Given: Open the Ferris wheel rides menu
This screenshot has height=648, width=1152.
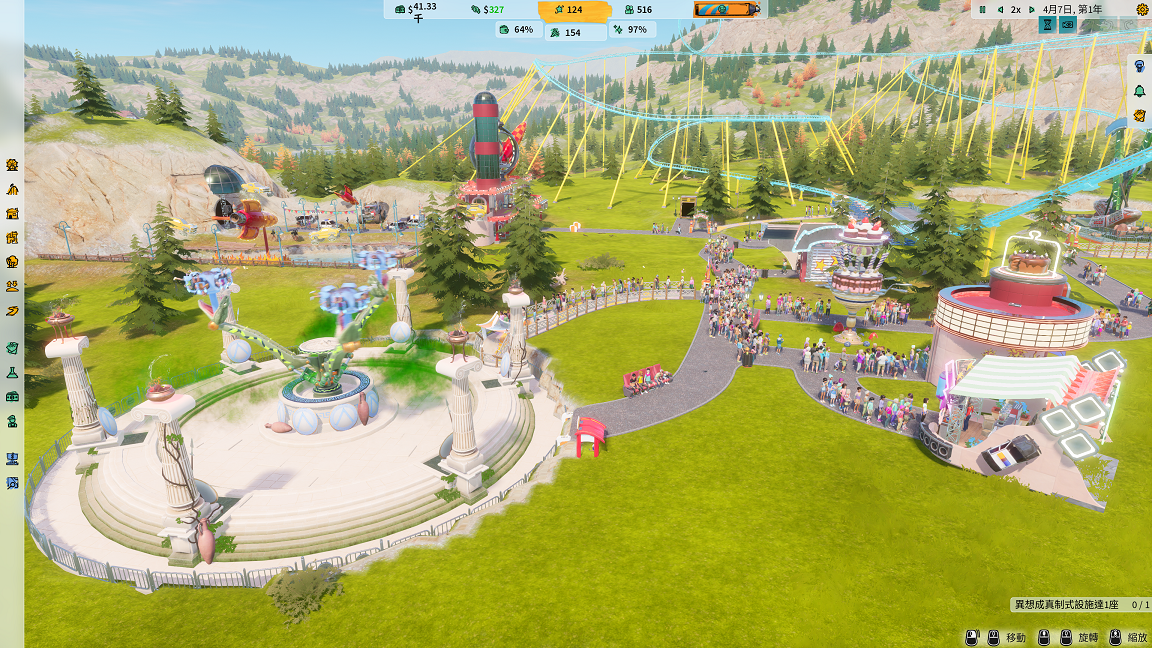Looking at the screenshot, I should coord(12,164).
